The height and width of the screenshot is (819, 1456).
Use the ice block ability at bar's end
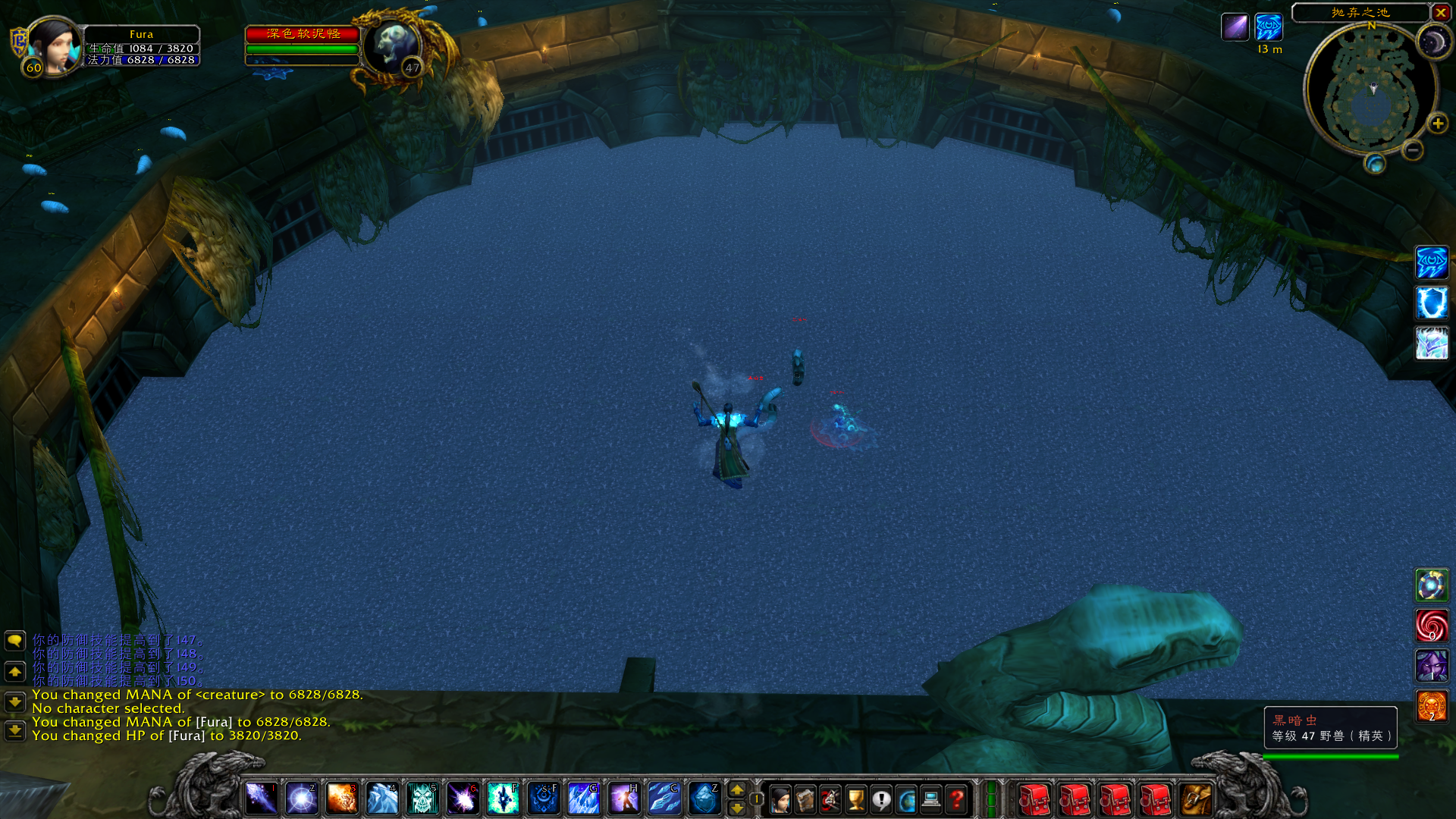(x=704, y=799)
